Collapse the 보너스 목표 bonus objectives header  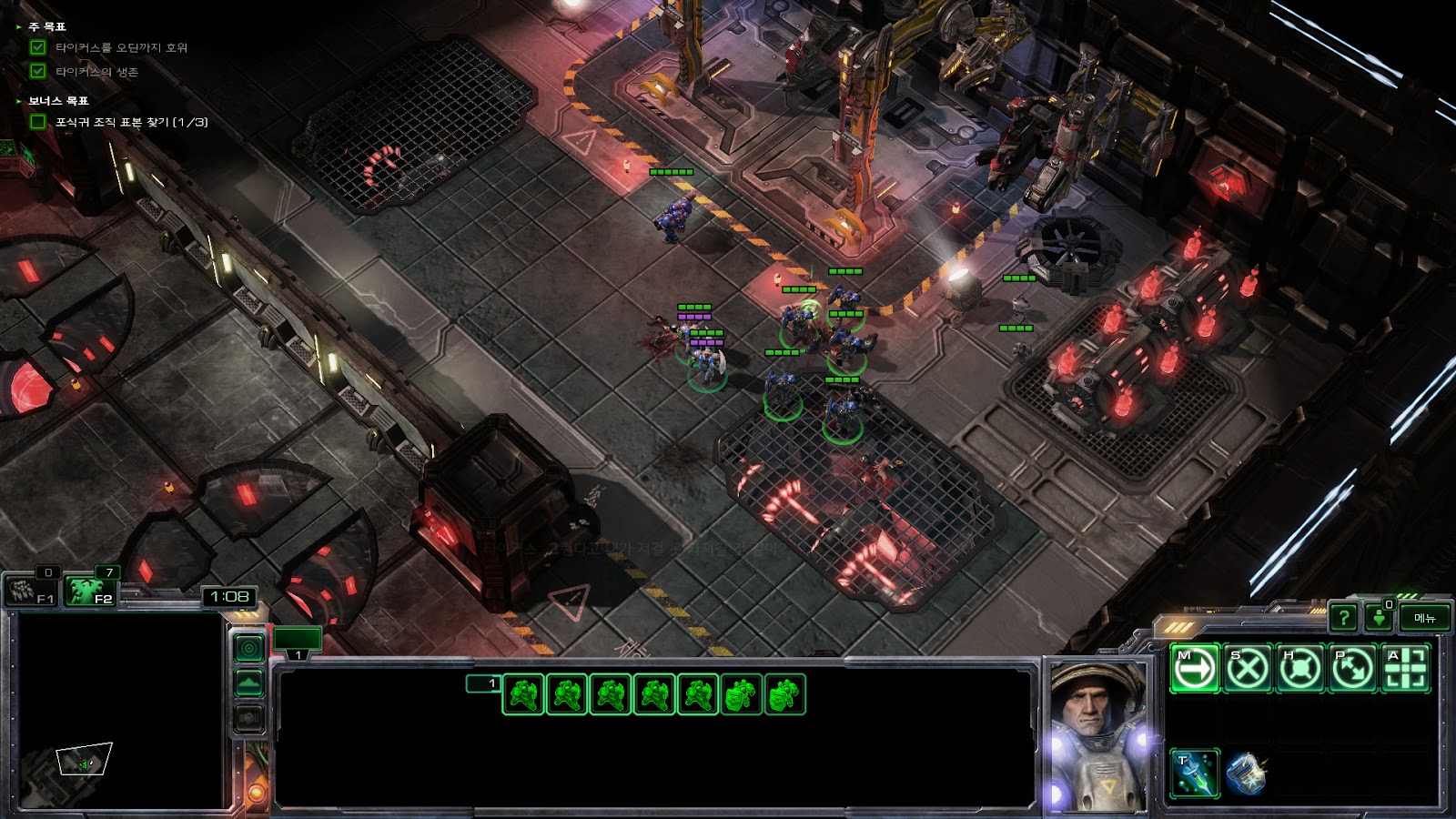point(56,101)
